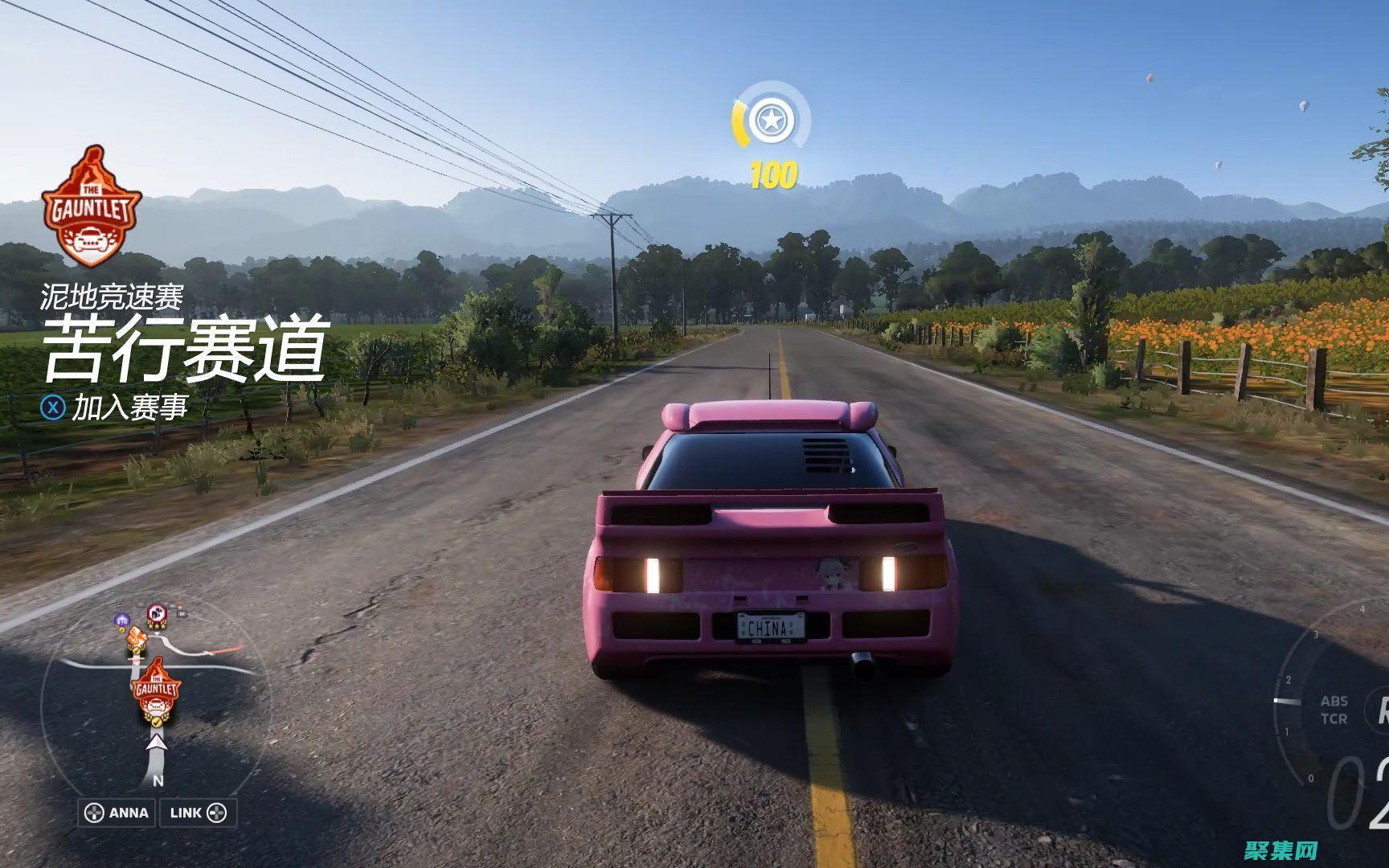
Task: Click the skill score star icon
Action: pyautogui.click(x=771, y=121)
